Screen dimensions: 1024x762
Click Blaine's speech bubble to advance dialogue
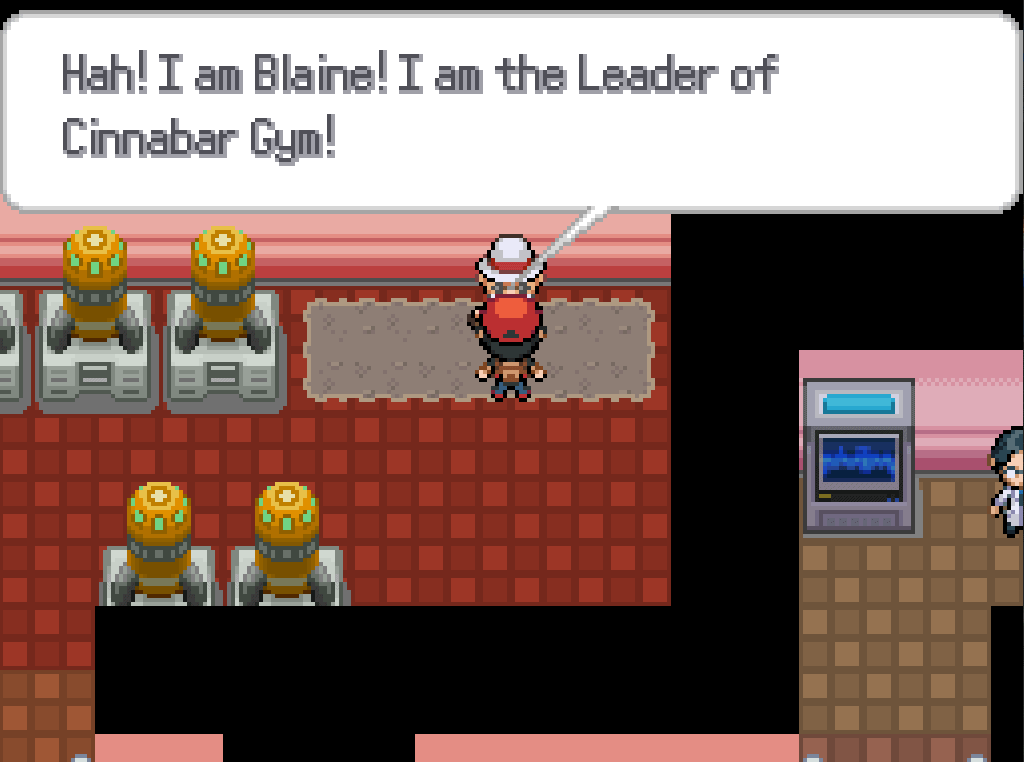(x=510, y=110)
